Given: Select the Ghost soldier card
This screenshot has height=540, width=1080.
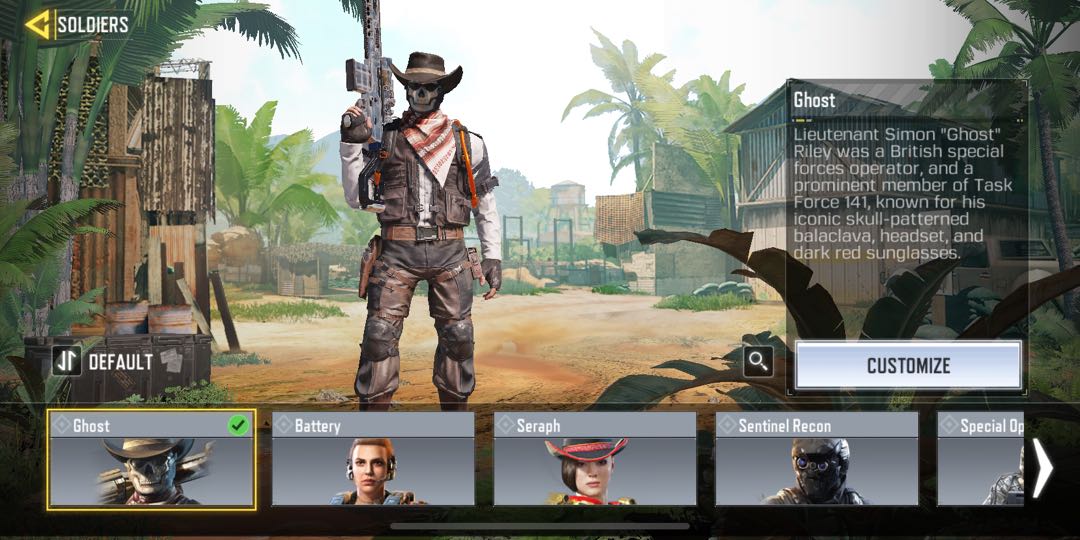Looking at the screenshot, I should (151, 459).
